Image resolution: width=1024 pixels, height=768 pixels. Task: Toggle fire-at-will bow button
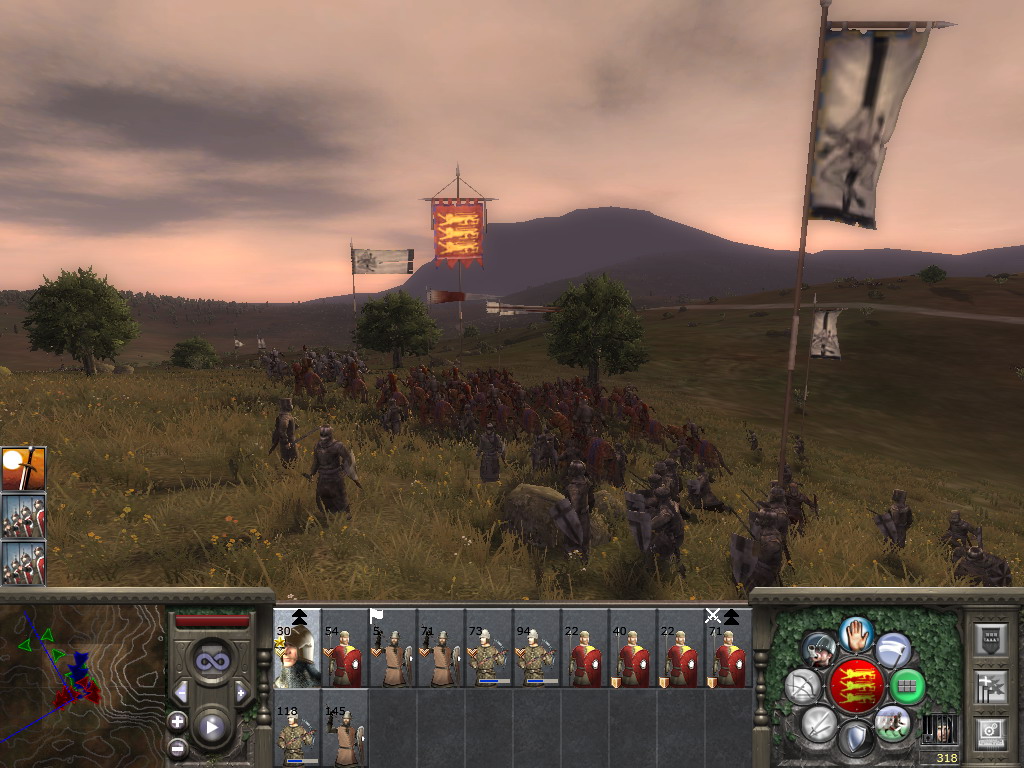[802, 686]
